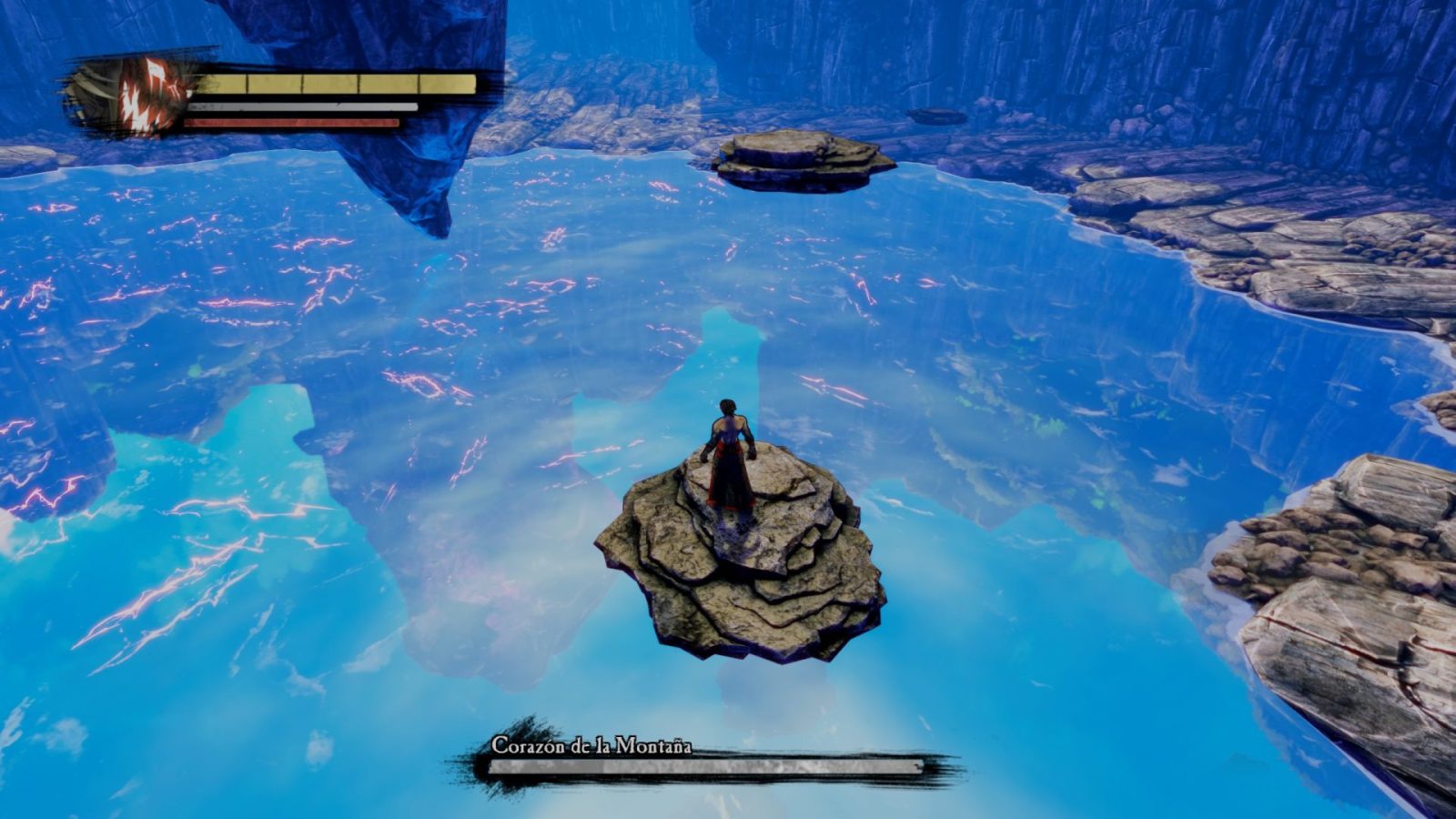Click the stone slab floating near the cliffs
This screenshot has width=1456, height=819.
(937, 116)
